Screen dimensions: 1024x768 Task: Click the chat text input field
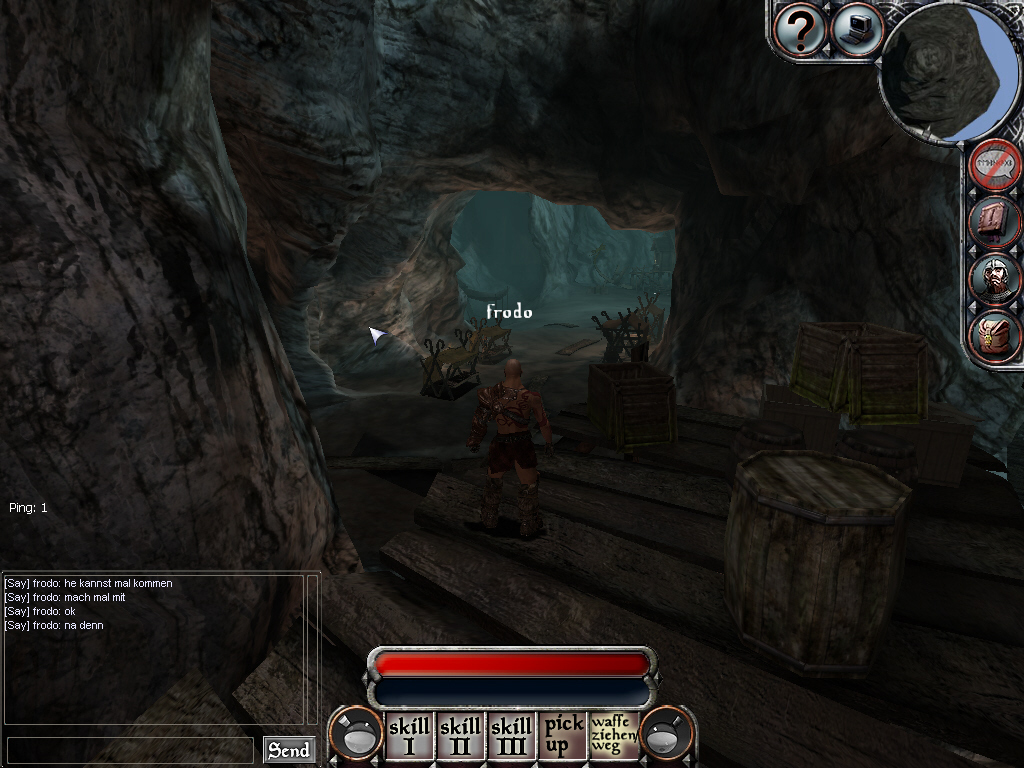pyautogui.click(x=130, y=750)
